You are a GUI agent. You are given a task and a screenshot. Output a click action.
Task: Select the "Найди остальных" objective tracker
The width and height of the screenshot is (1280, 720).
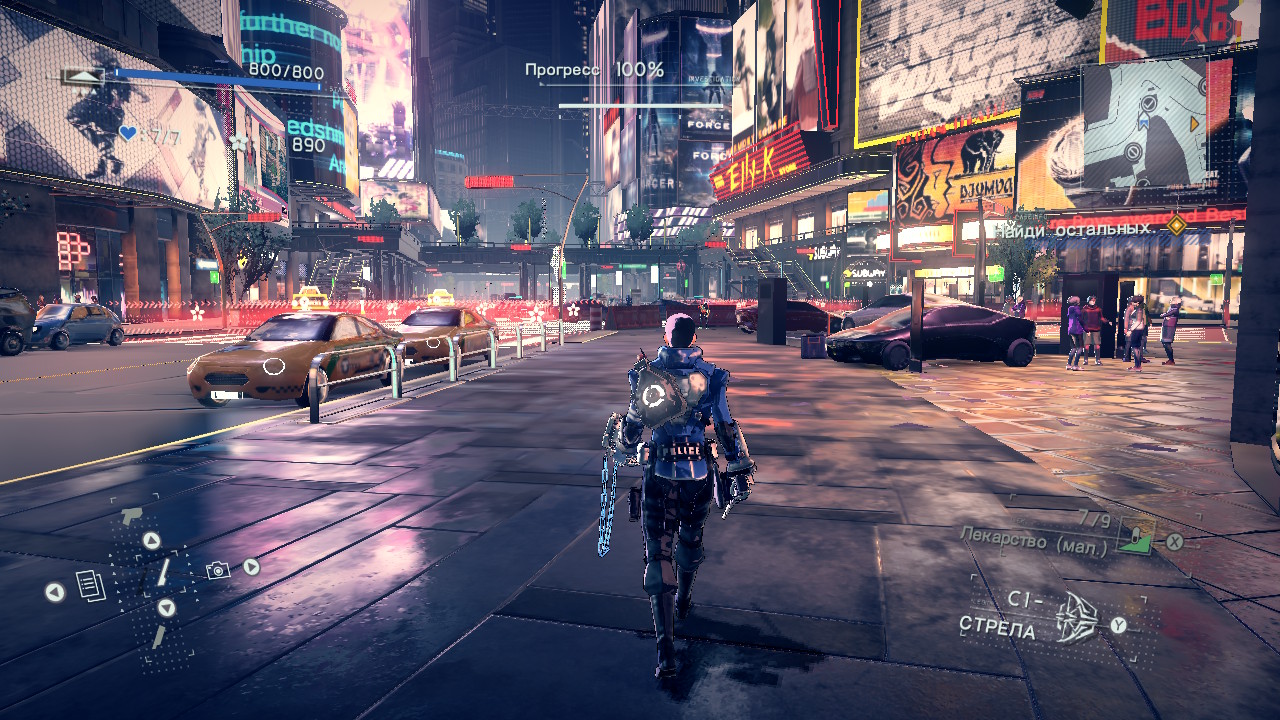pos(1074,229)
